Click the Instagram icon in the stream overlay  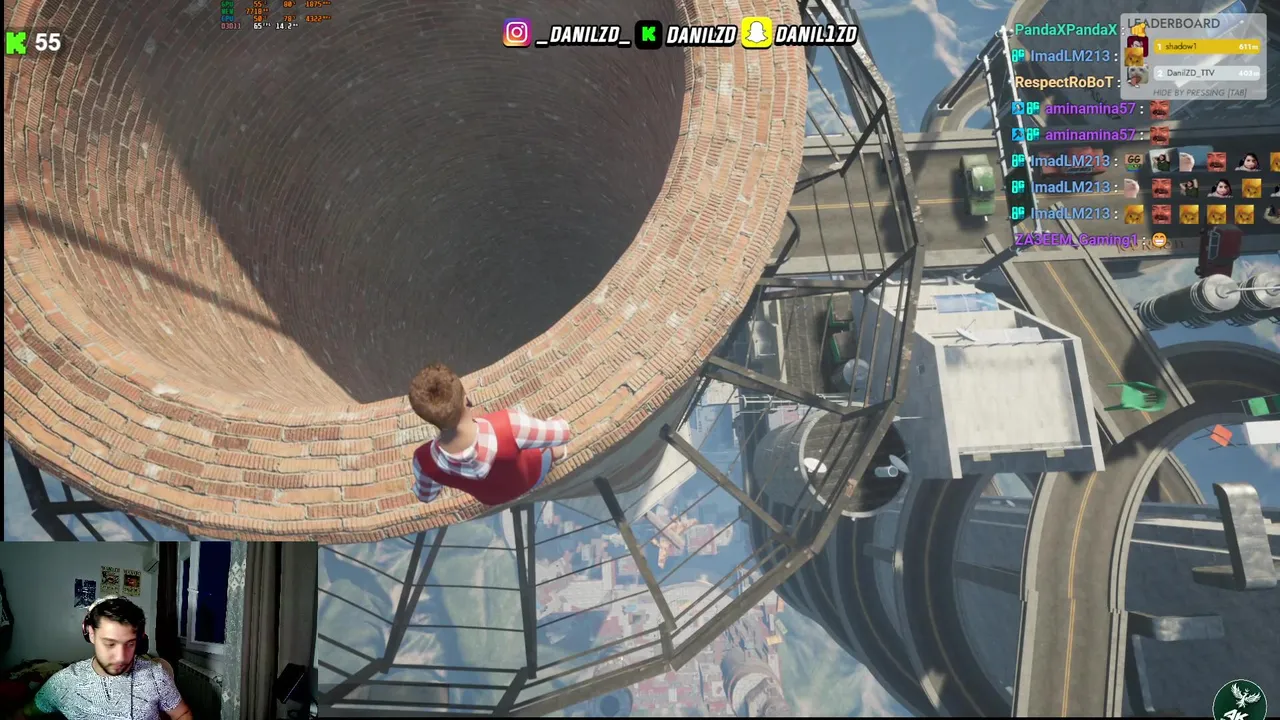coord(516,34)
